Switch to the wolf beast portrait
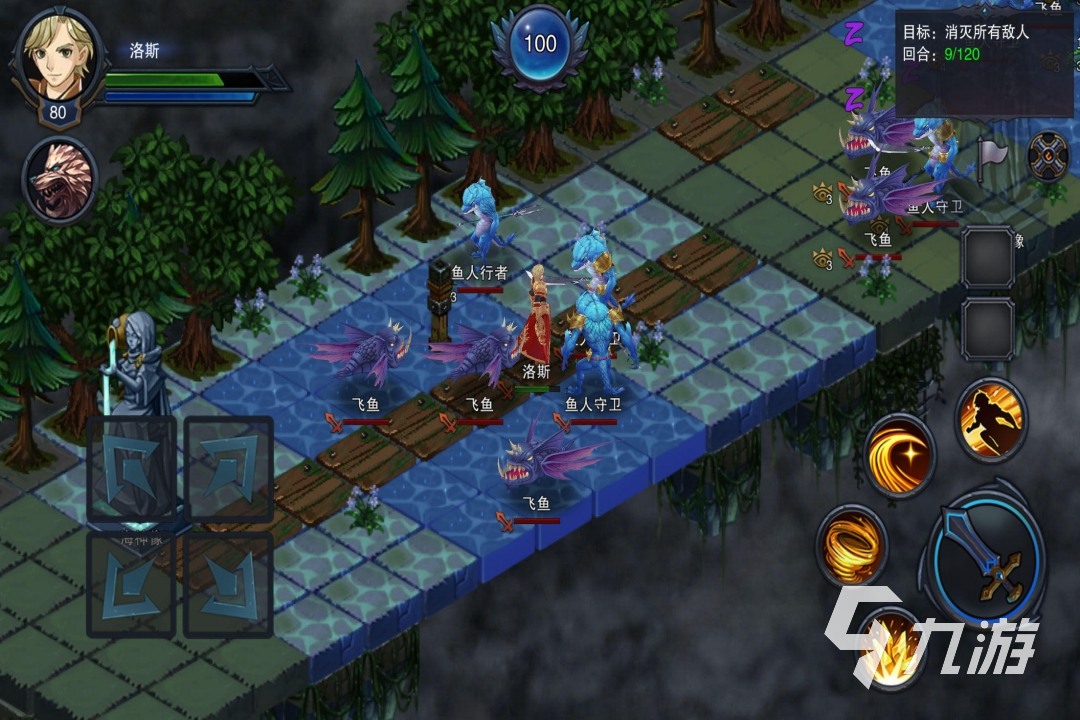 [60, 180]
